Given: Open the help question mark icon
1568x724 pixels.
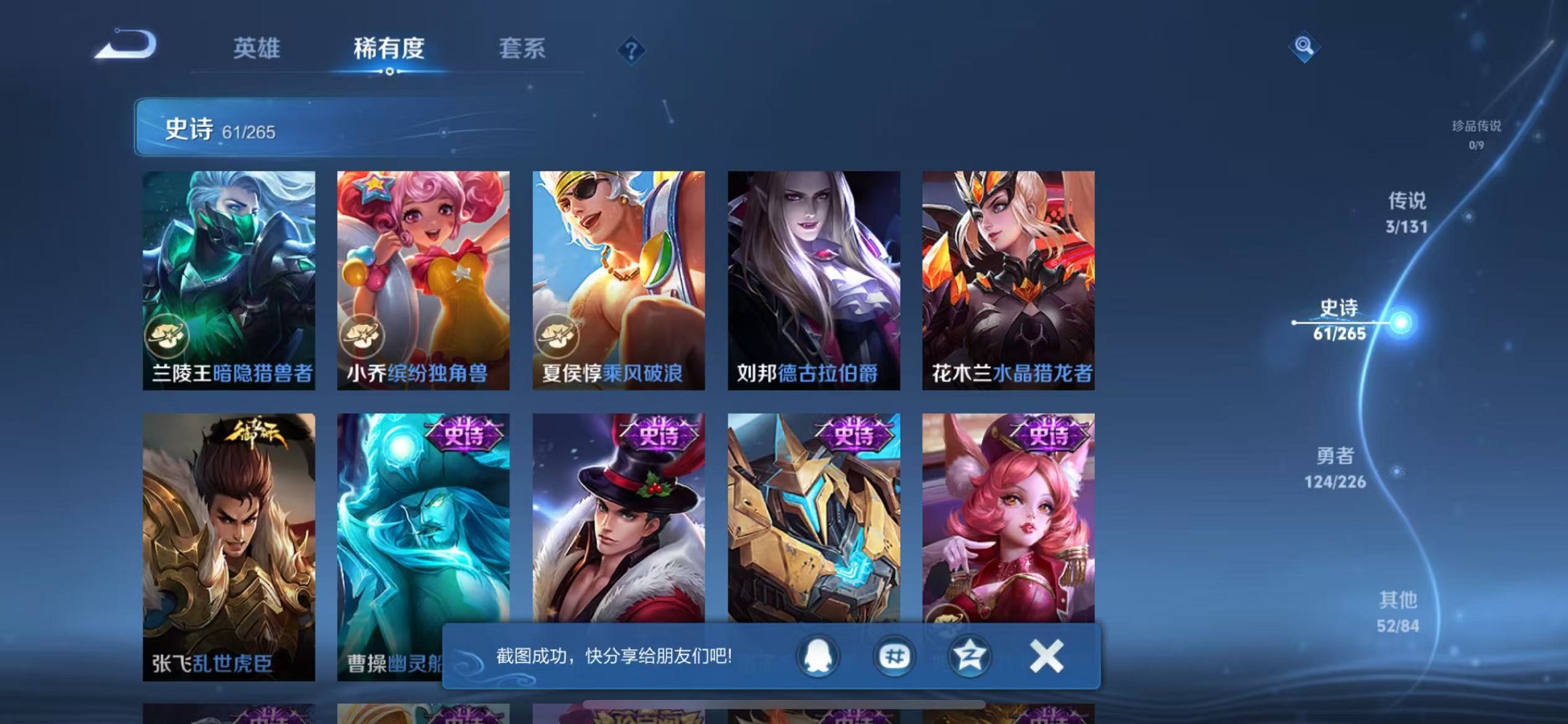Looking at the screenshot, I should tap(631, 50).
